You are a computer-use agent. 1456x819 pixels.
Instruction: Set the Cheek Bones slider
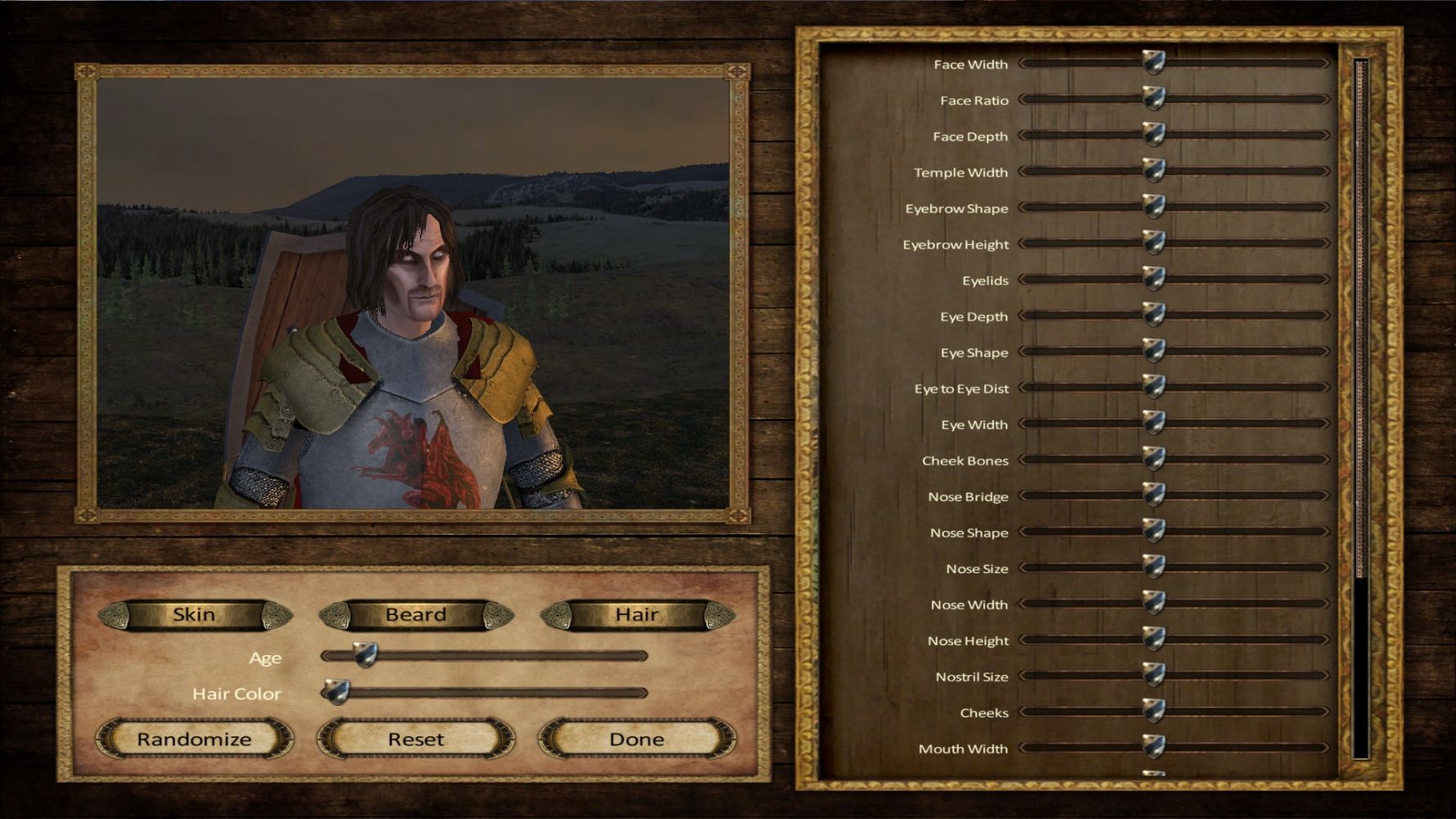click(x=1154, y=459)
